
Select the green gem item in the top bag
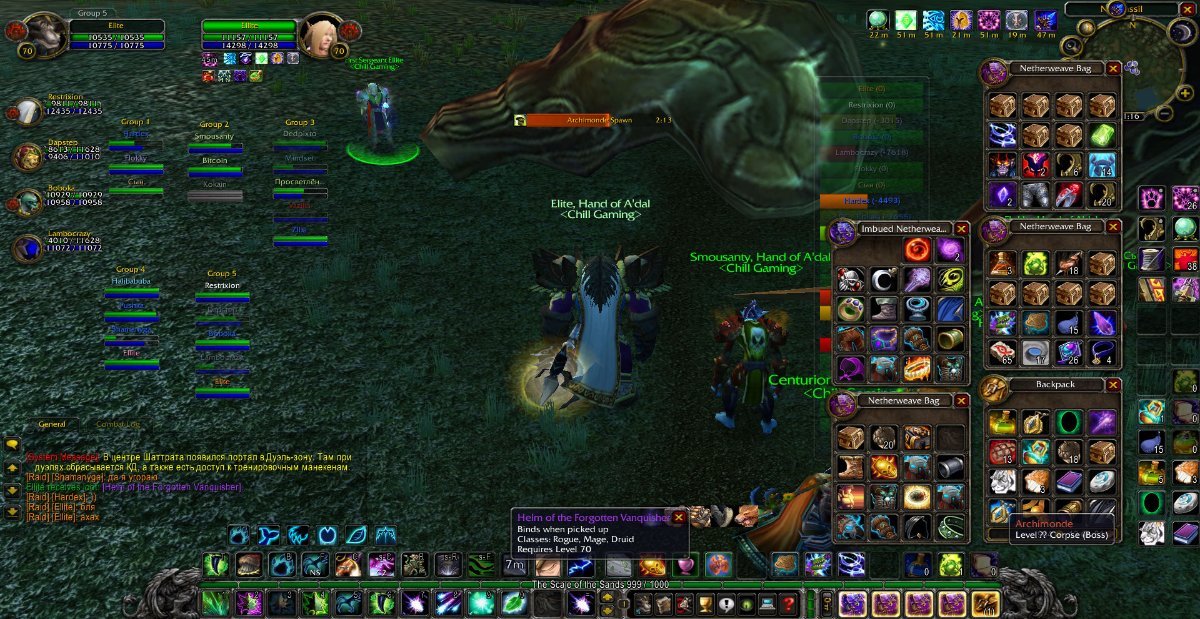[1102, 135]
